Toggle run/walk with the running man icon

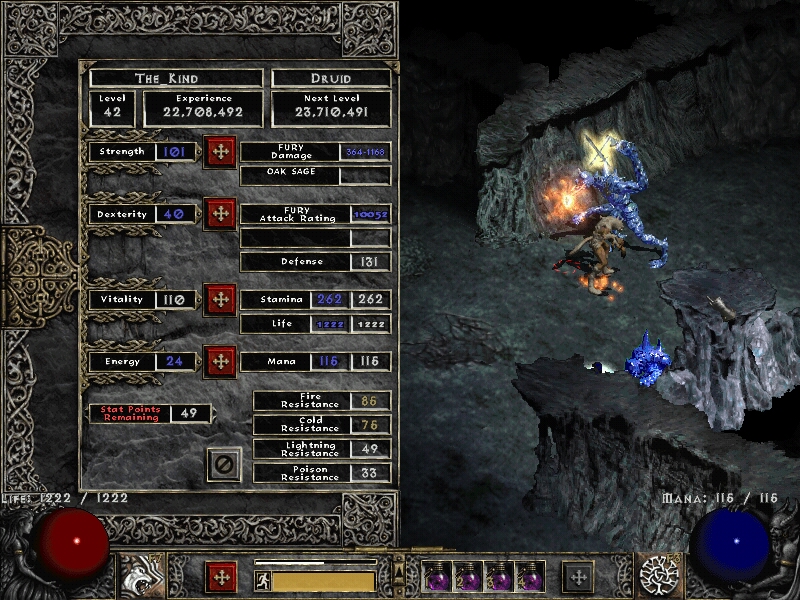pos(263,581)
